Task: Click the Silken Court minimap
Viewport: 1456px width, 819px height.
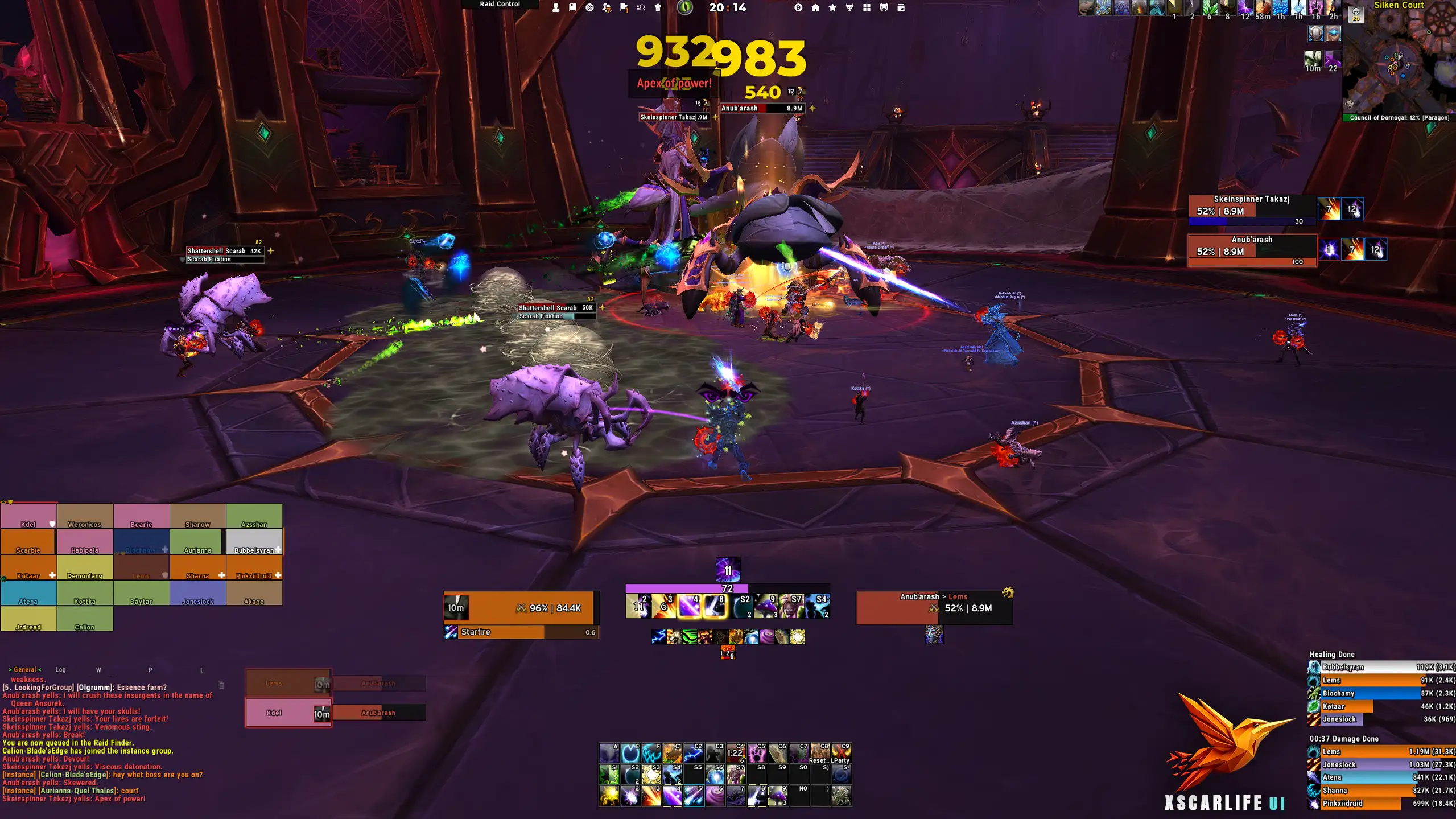Action: 1400,63
